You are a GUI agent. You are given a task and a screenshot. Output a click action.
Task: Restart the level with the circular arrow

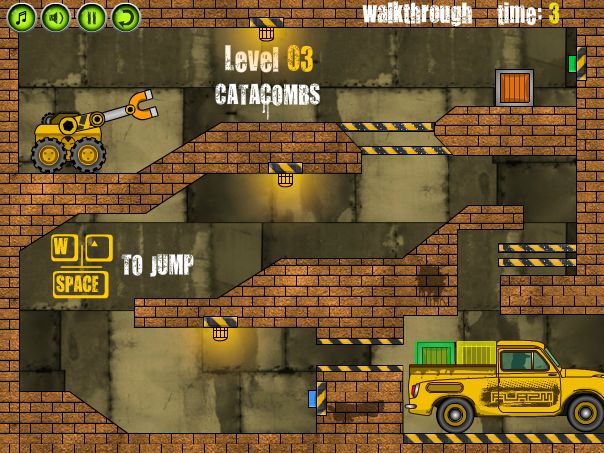pyautogui.click(x=125, y=16)
